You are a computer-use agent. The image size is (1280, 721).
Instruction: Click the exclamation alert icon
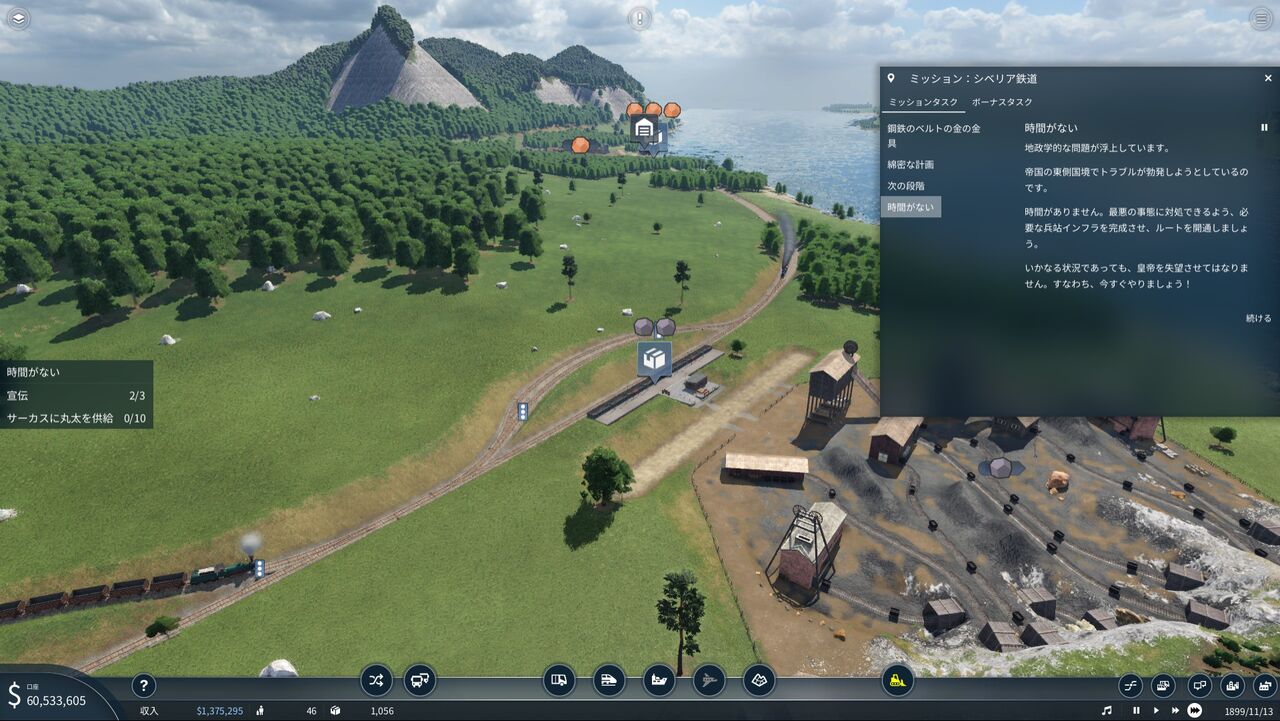tap(640, 18)
